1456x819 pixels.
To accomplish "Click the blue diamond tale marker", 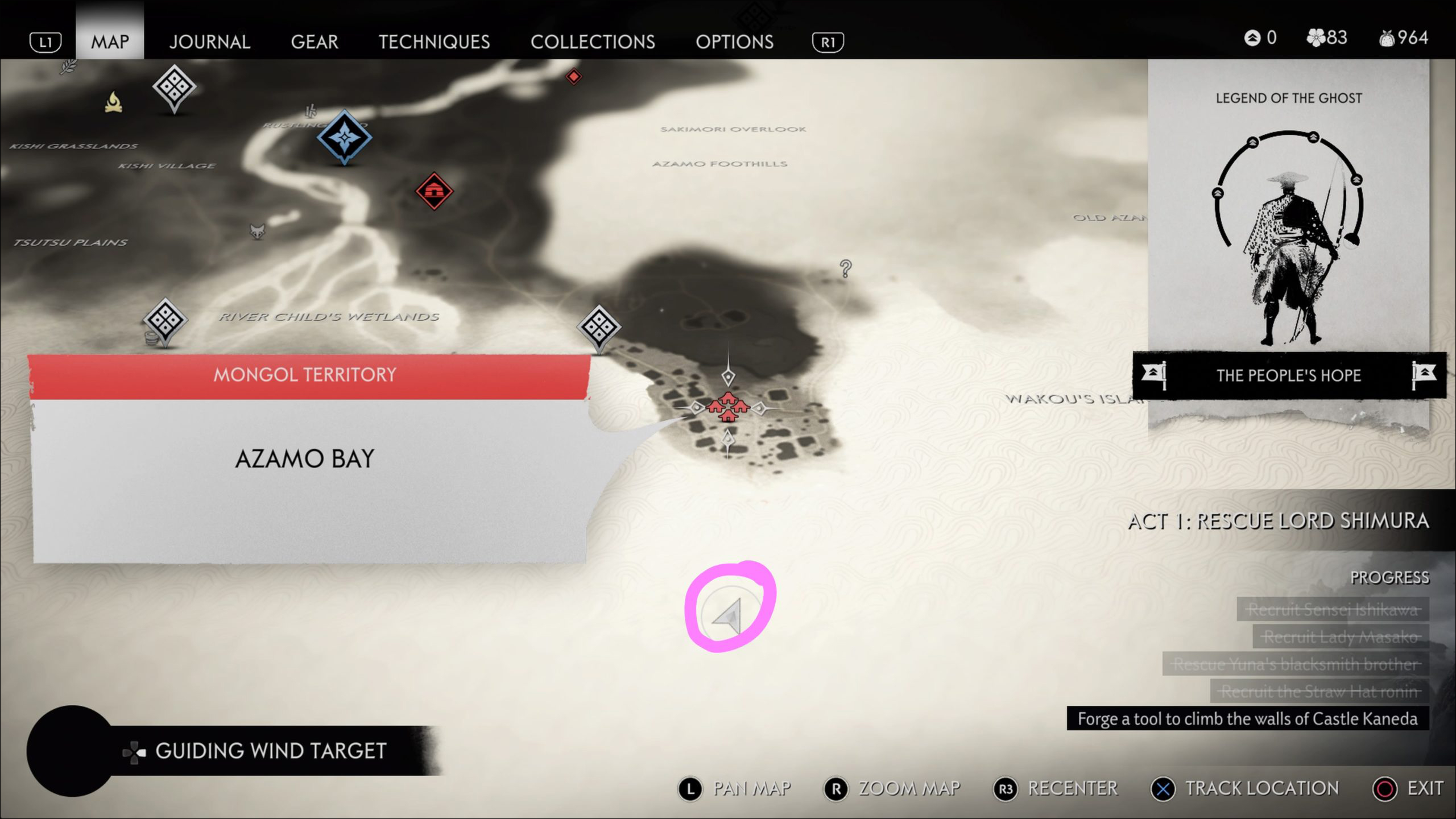I will coord(344,136).
